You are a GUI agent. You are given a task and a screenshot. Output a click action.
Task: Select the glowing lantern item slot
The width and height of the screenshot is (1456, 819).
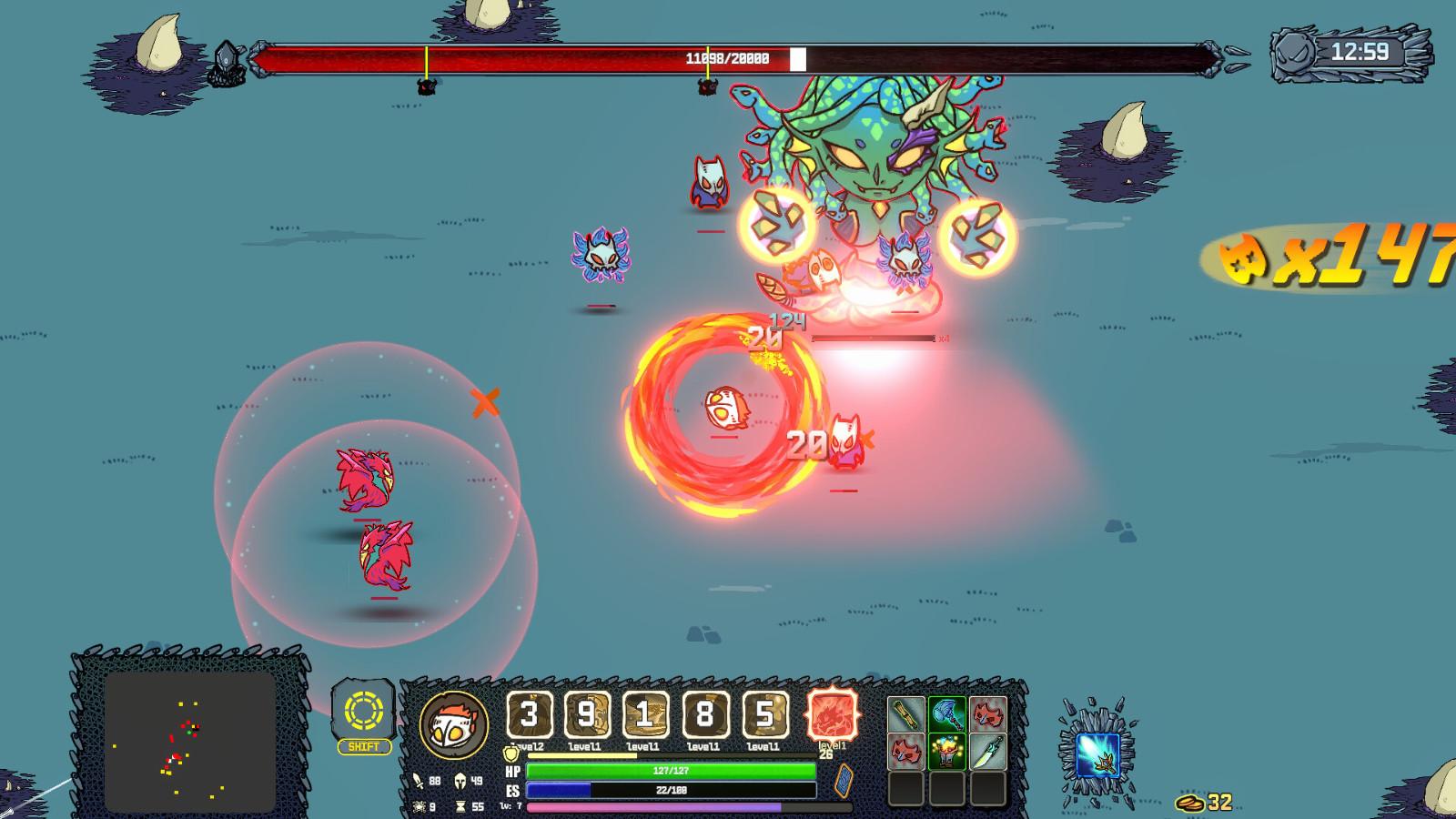coord(946,753)
